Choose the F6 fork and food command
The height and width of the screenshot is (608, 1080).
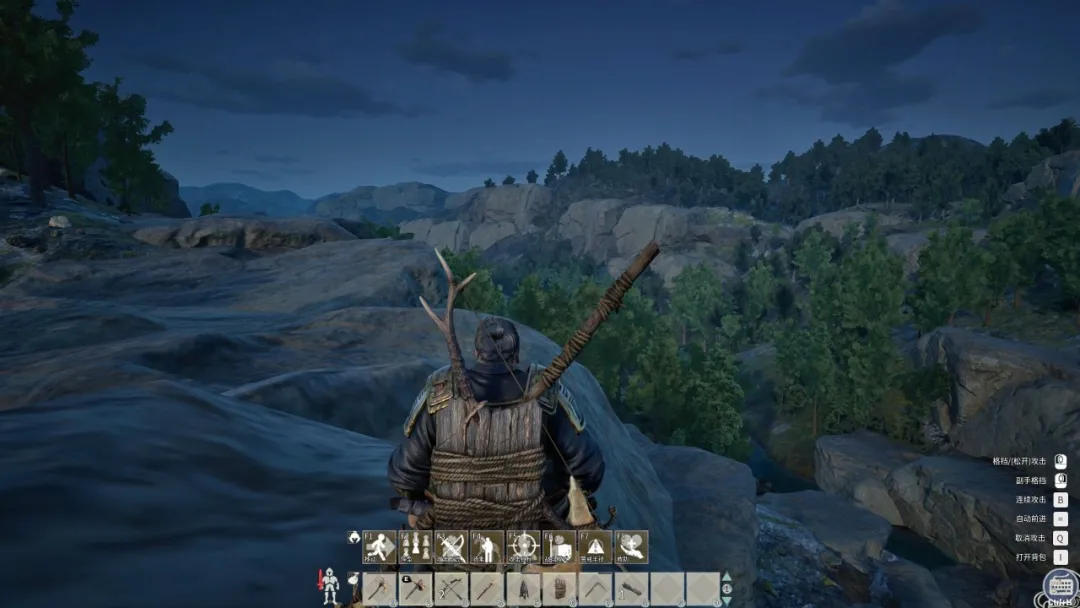pyautogui.click(x=559, y=547)
